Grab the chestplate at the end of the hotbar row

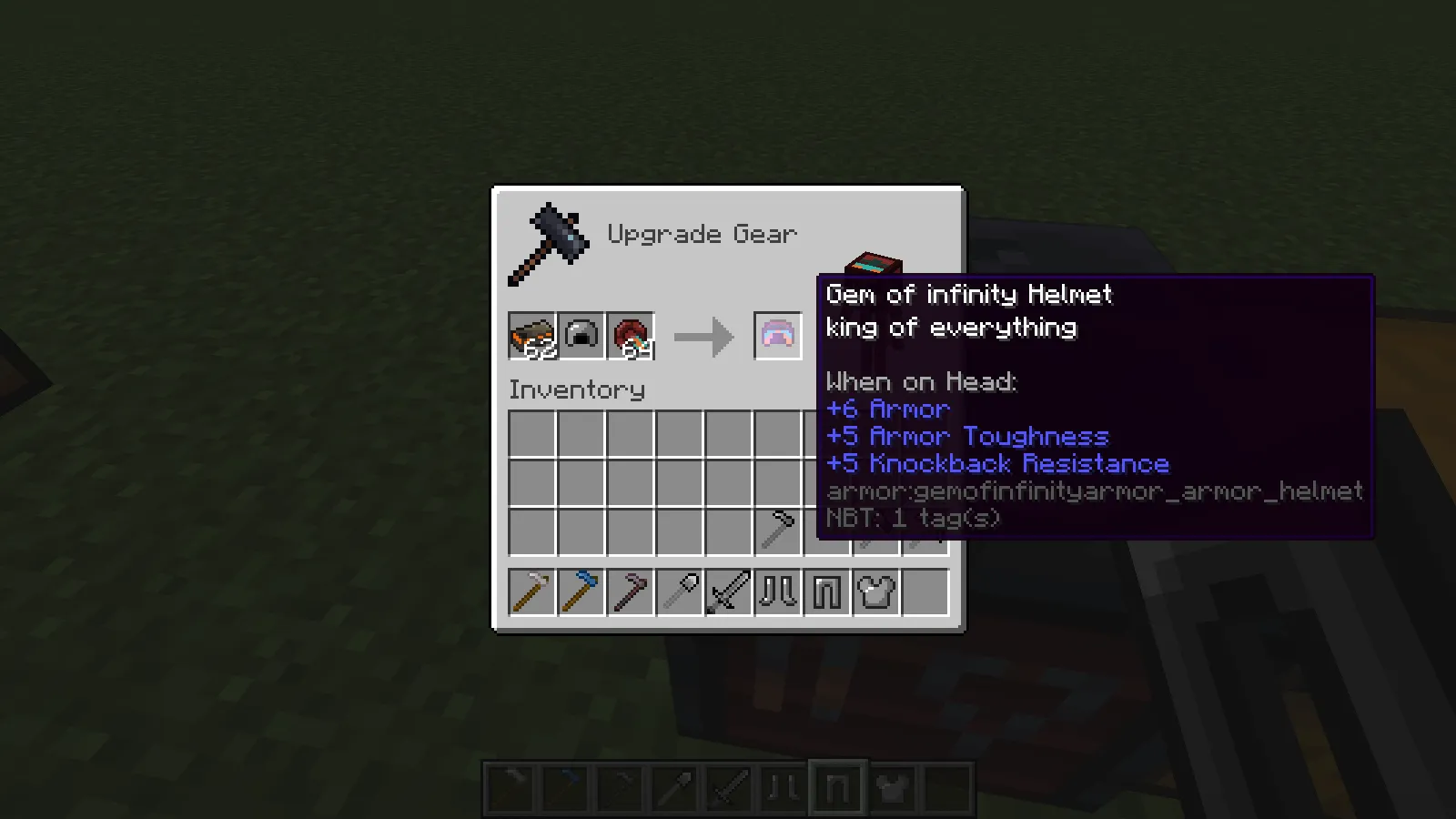pos(876,591)
